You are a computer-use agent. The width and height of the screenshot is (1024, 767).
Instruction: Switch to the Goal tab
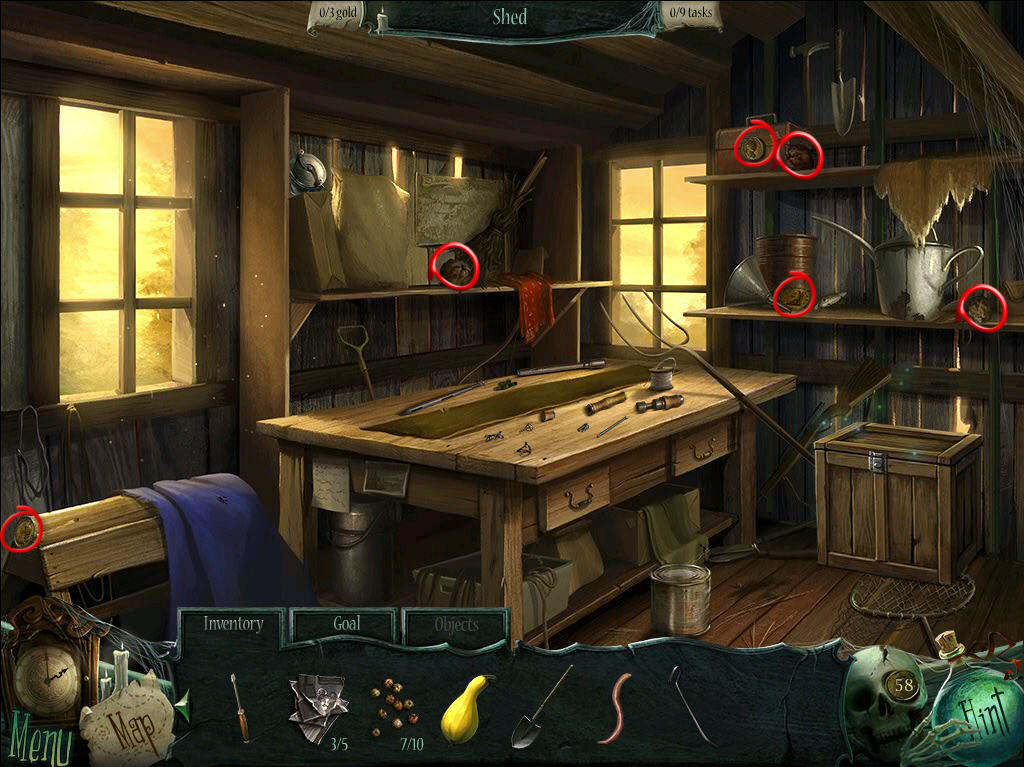click(346, 624)
